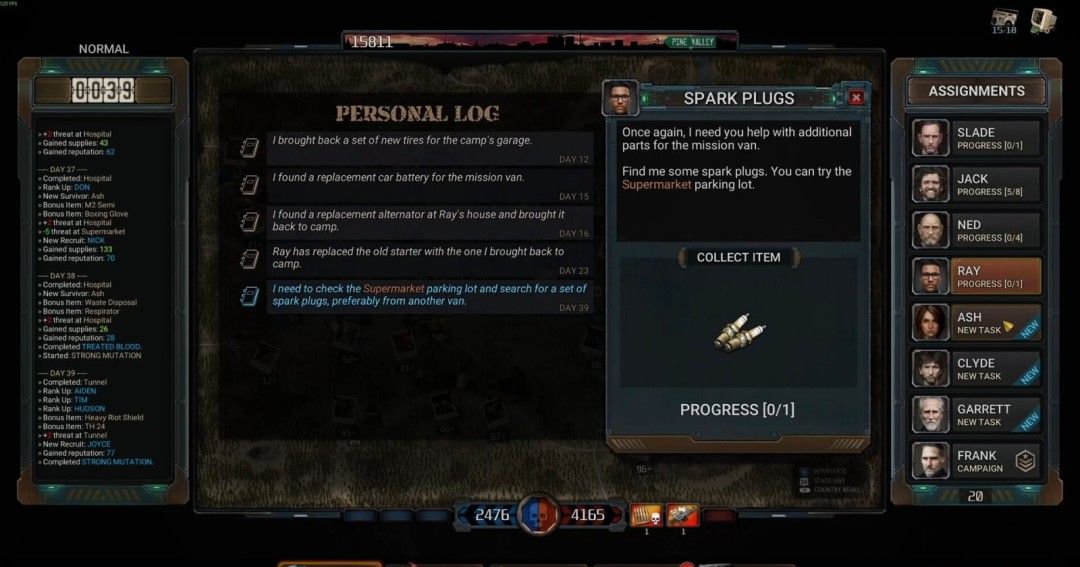Close the Spark Plugs assignment window
This screenshot has height=567, width=1080.
coord(856,98)
